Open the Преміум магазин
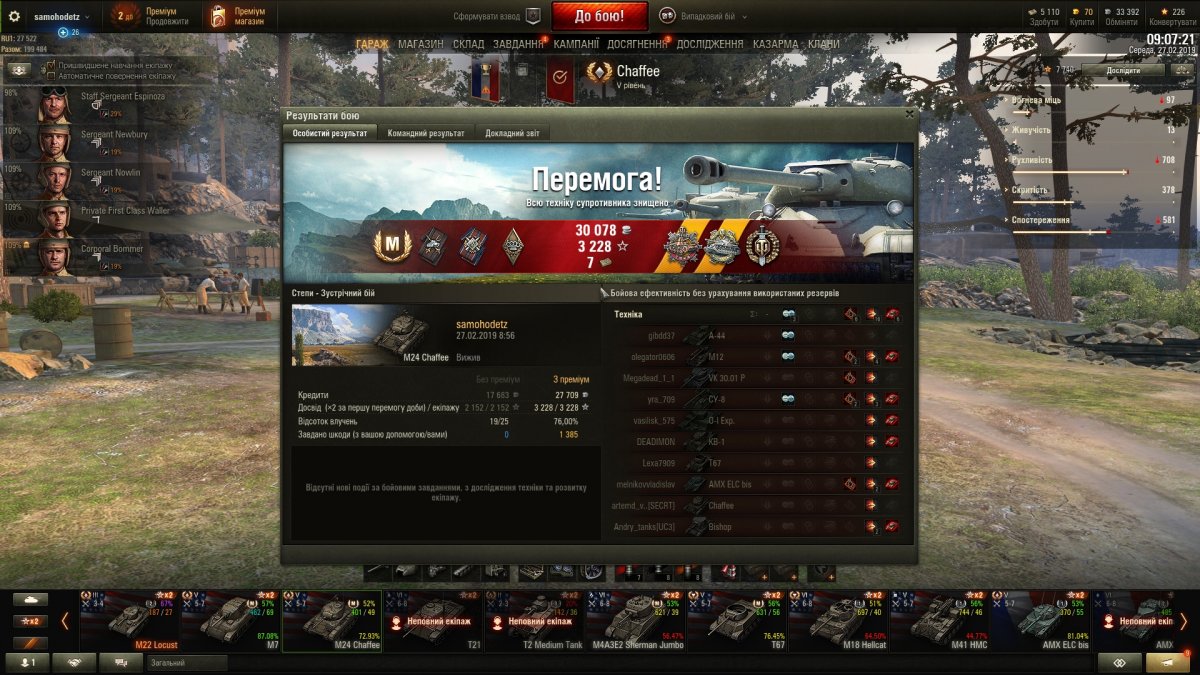1200x675 pixels. pyautogui.click(x=236, y=16)
